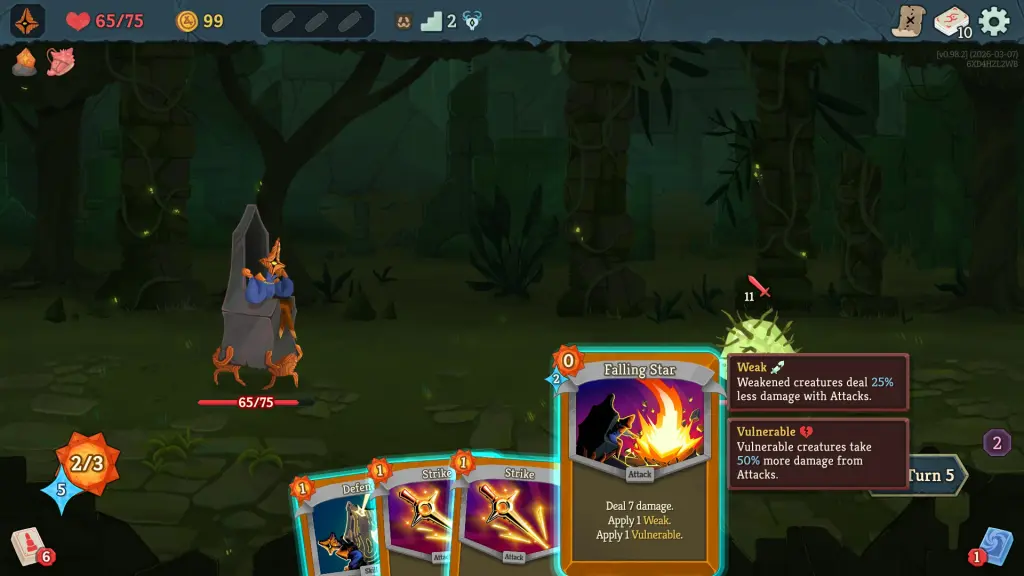Show the purple exhaust pile counter
1024x576 pixels.
tap(997, 443)
